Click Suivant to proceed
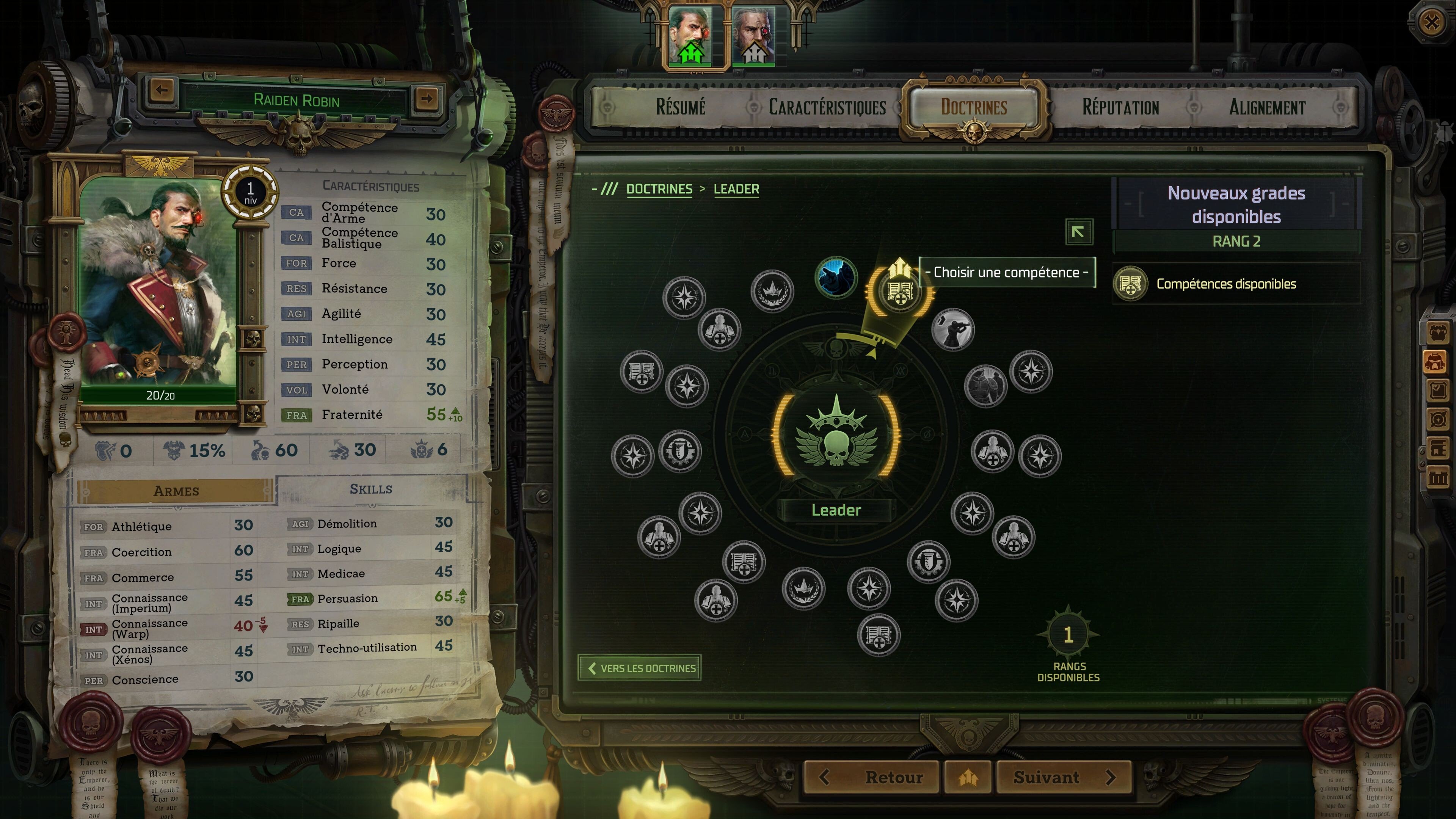The image size is (1456, 819). coord(1063,777)
